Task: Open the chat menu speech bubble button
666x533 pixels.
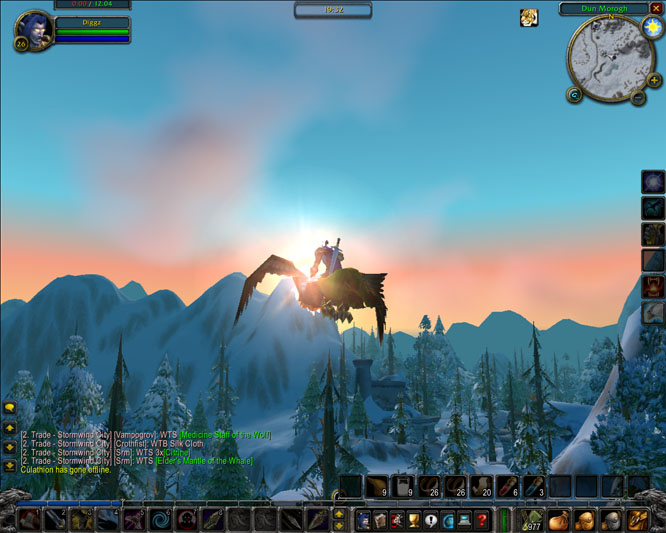Action: pos(9,408)
